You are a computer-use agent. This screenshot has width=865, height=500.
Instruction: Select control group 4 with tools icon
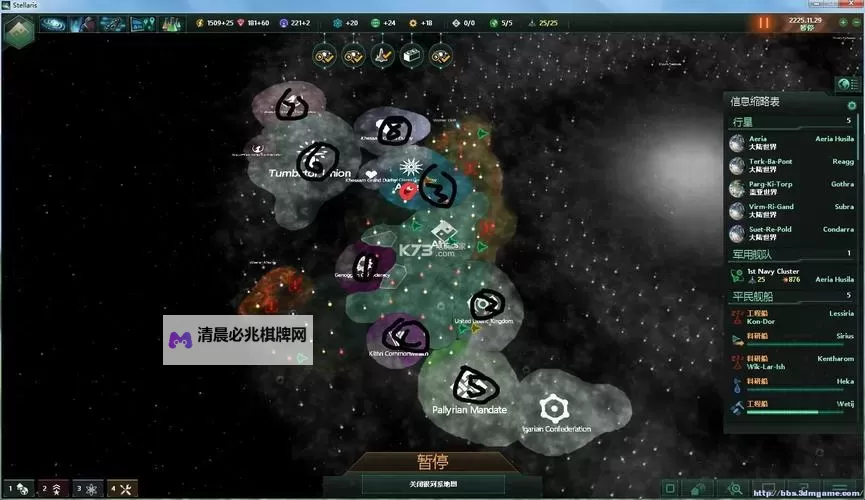tap(121, 489)
